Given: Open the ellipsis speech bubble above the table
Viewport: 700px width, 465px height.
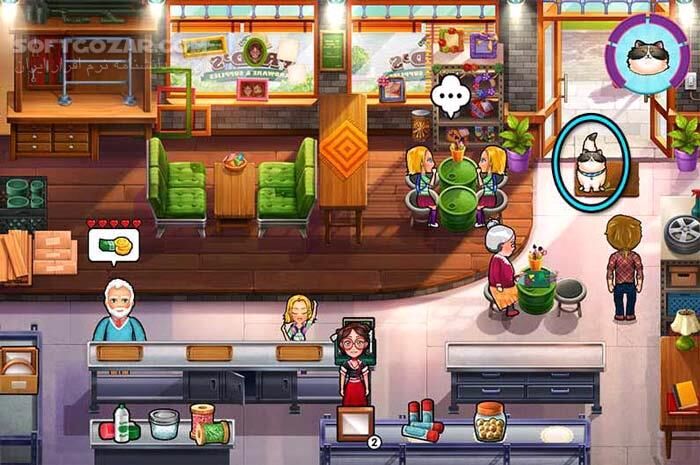Looking at the screenshot, I should [450, 95].
